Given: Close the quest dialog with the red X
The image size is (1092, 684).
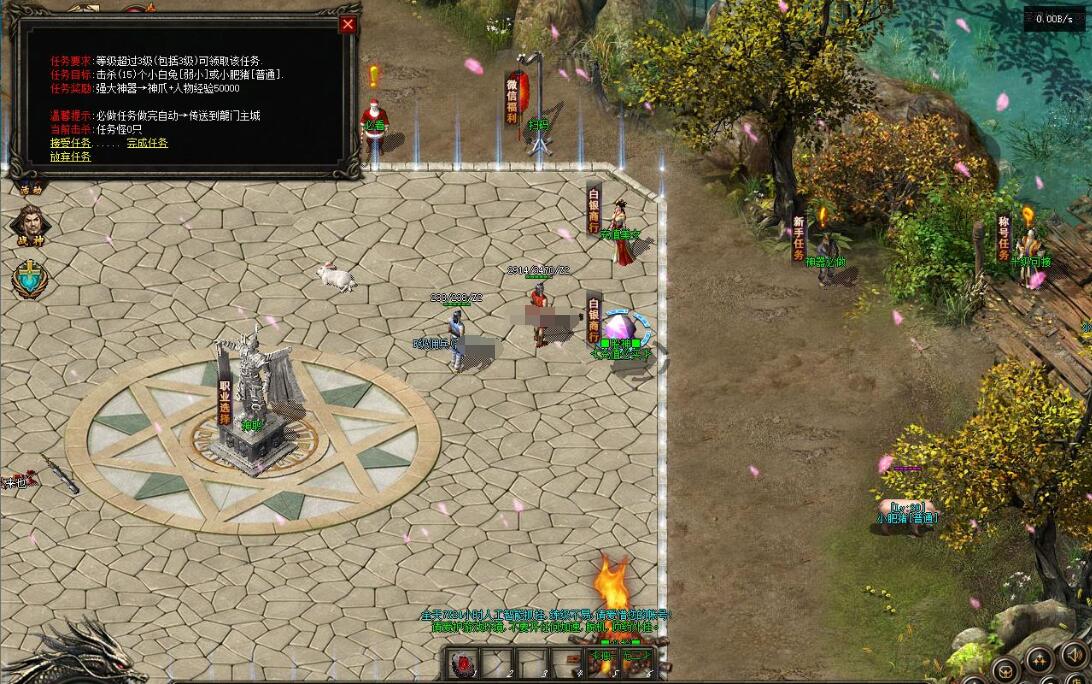Looking at the screenshot, I should pos(348,25).
